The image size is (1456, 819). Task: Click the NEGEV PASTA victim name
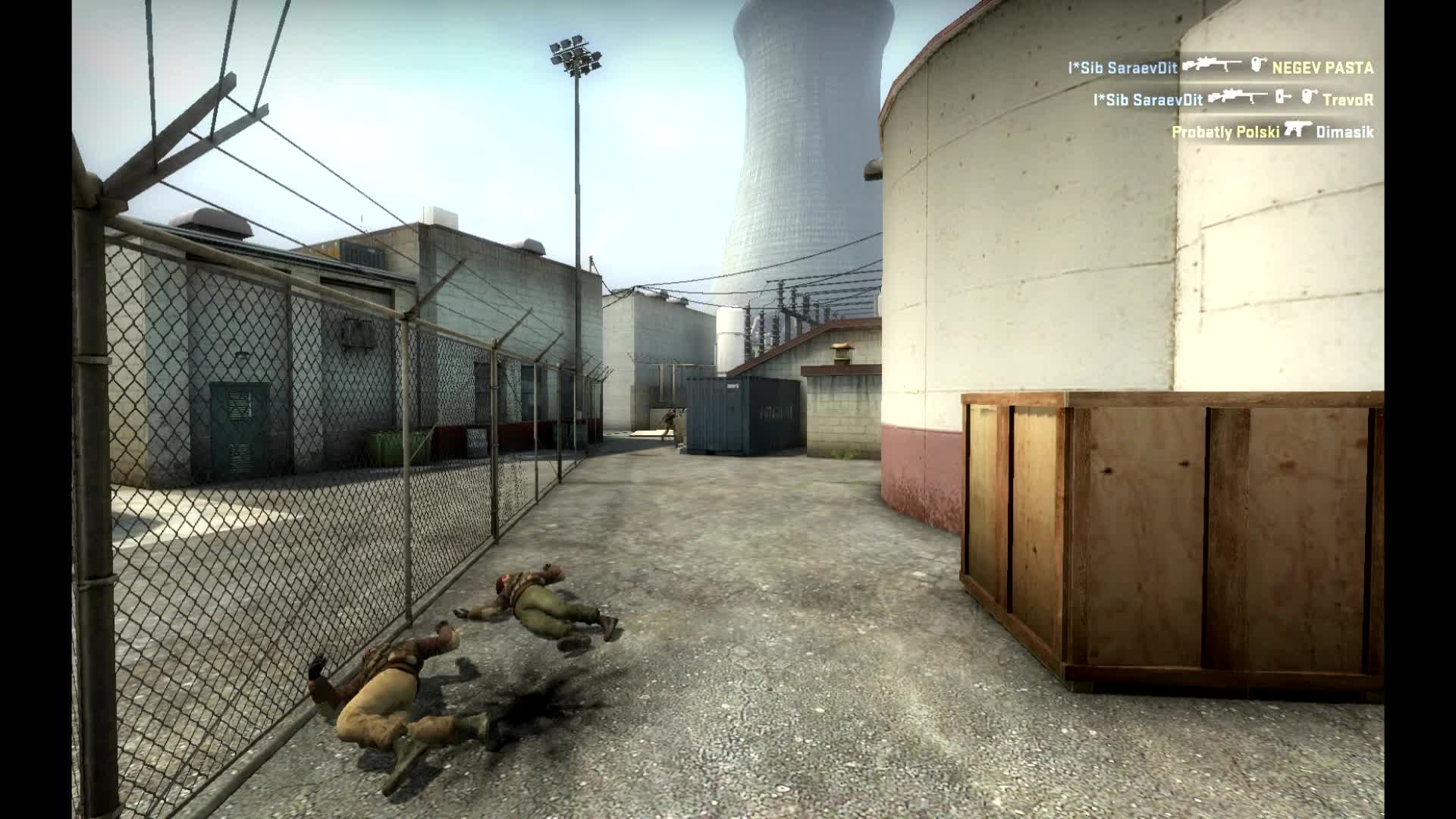pos(1323,67)
